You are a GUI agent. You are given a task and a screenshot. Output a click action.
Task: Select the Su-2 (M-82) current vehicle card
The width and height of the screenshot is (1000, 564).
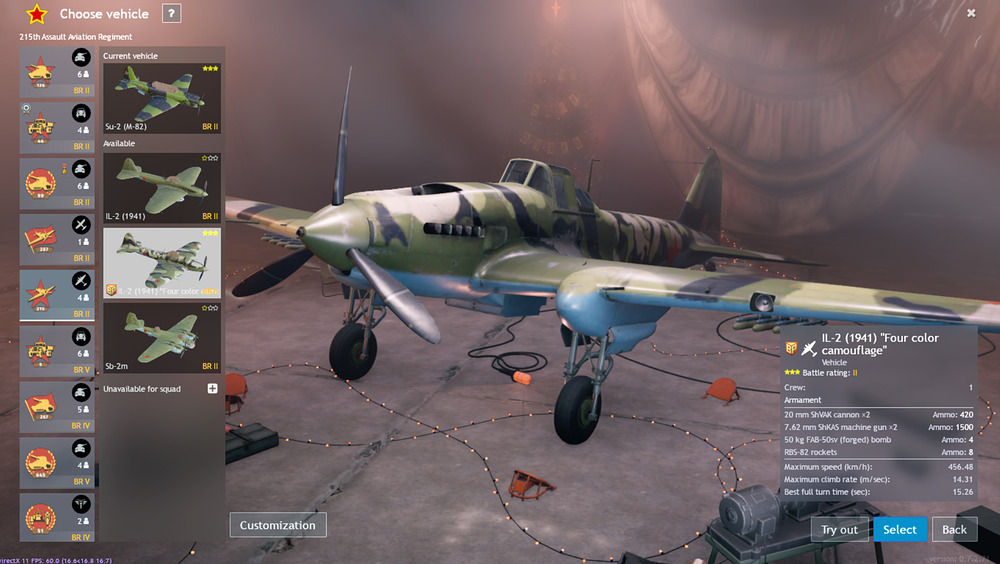[x=162, y=98]
